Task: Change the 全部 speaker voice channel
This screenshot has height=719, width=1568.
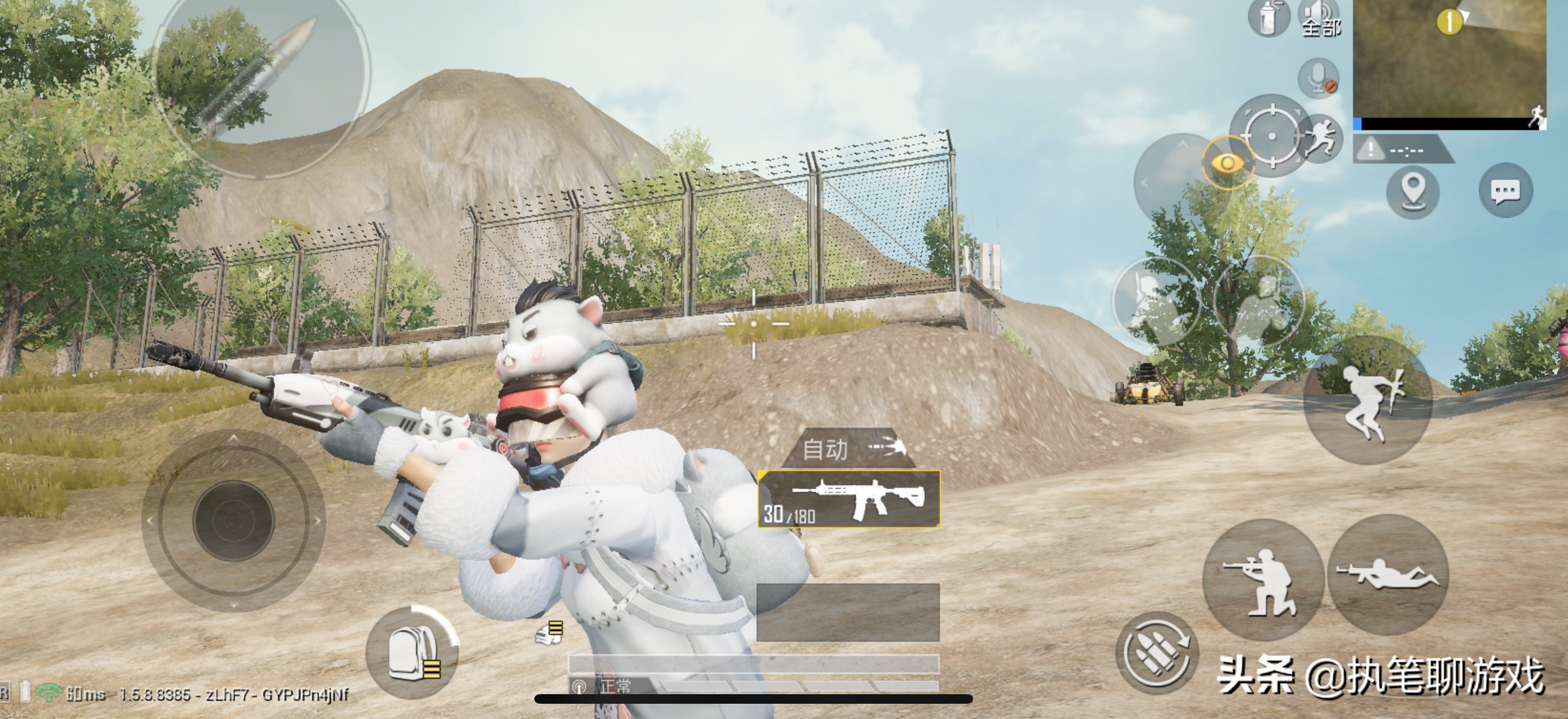Action: [x=1321, y=18]
